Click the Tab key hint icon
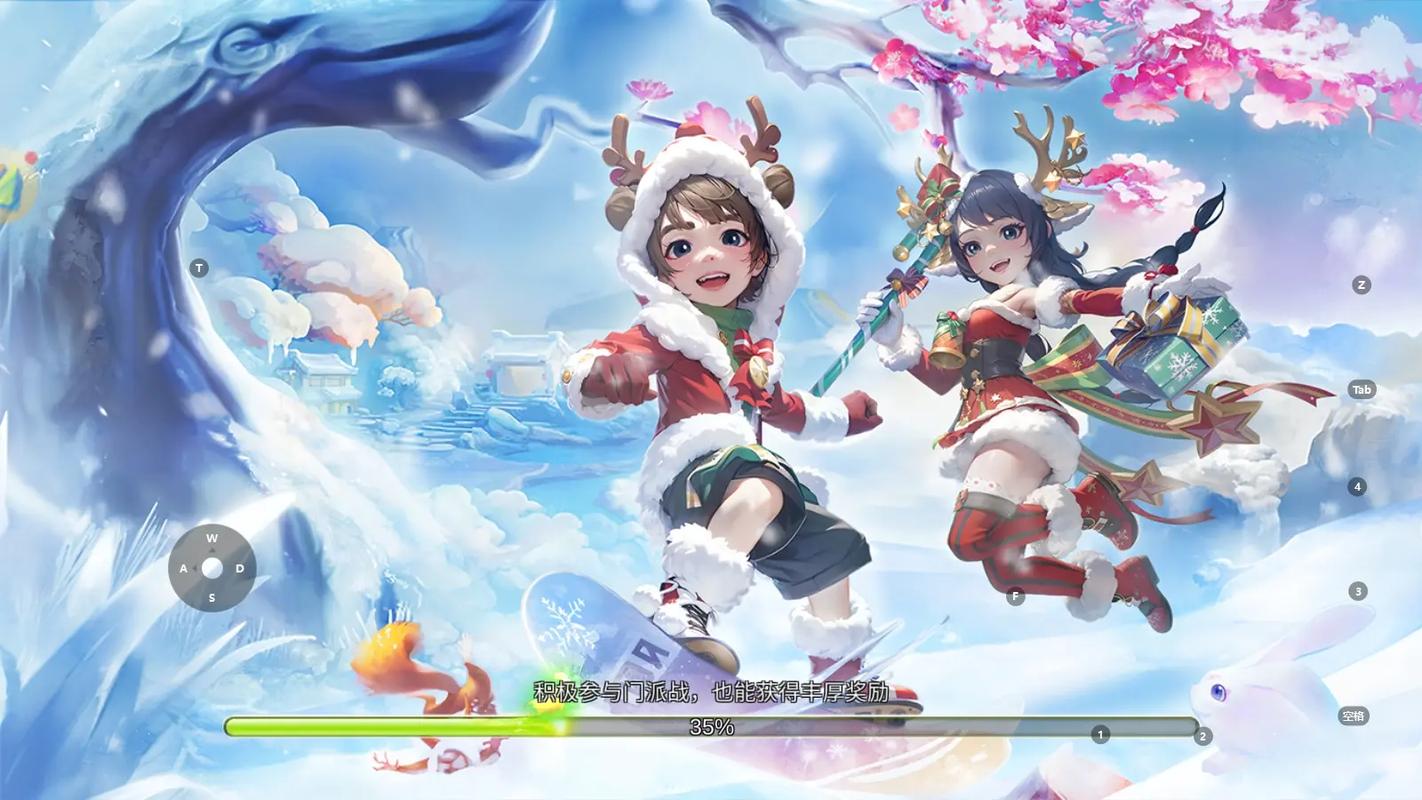 pos(1361,389)
